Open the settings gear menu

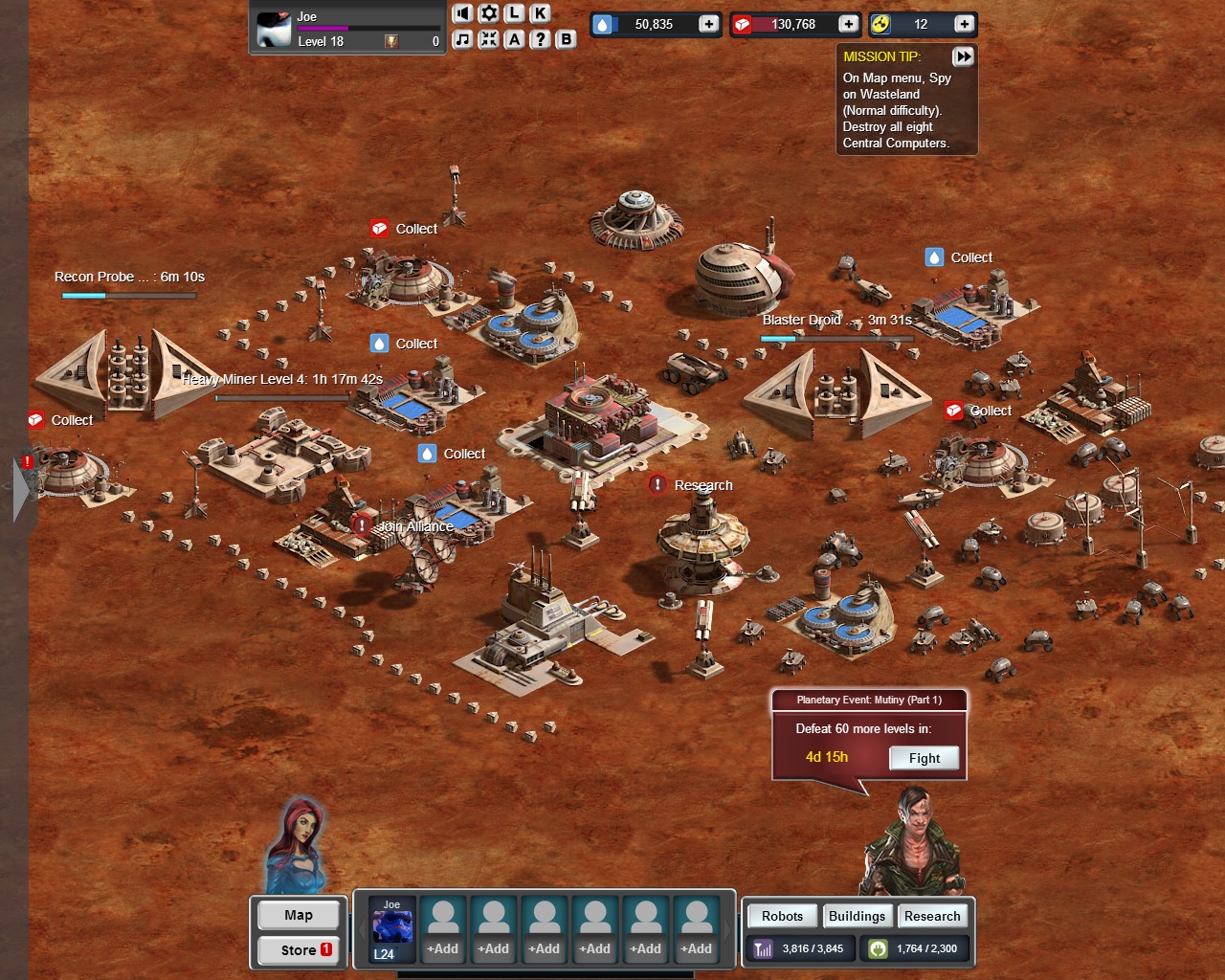pos(489,12)
